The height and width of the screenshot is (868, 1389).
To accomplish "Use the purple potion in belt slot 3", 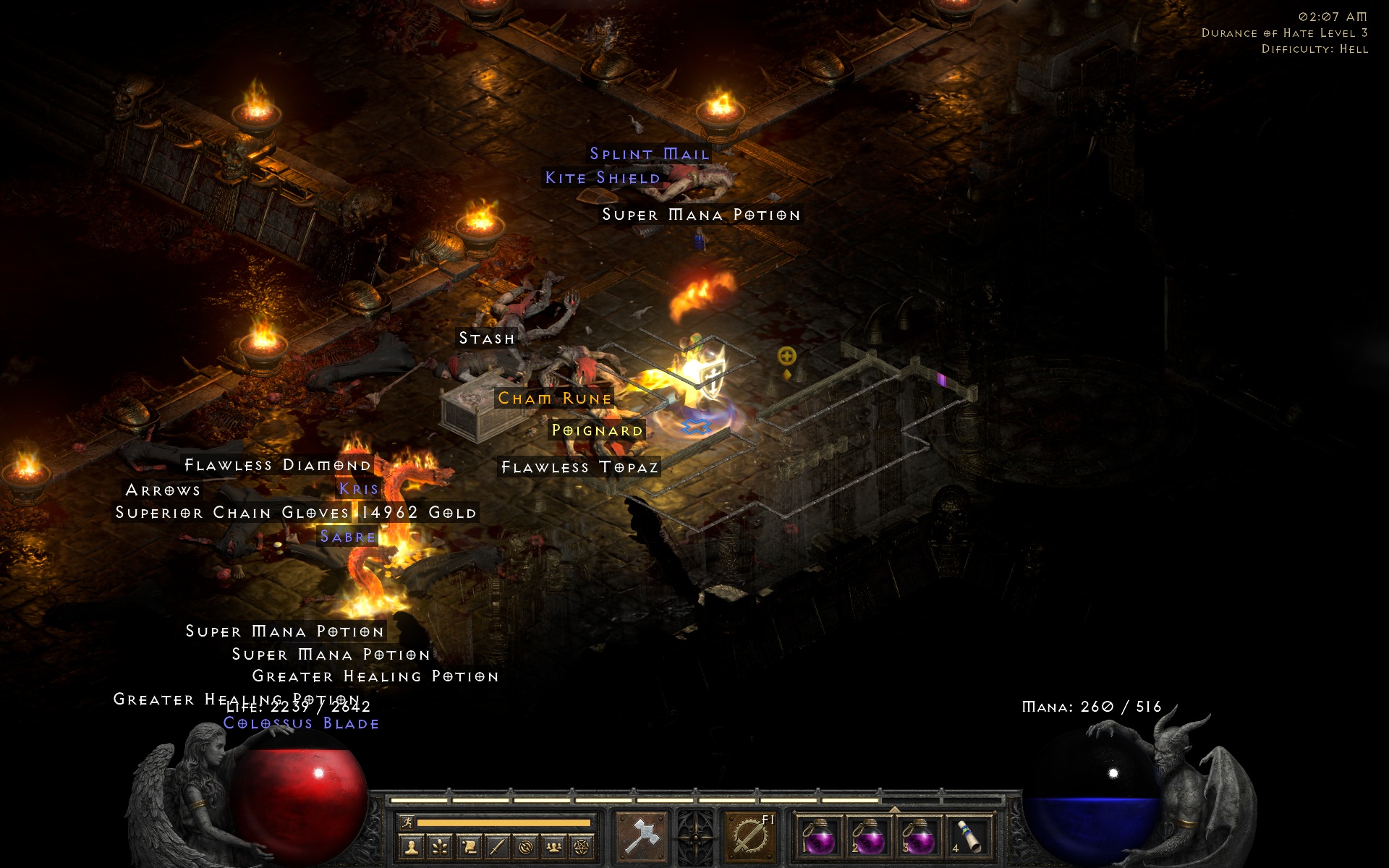I will click(x=918, y=838).
